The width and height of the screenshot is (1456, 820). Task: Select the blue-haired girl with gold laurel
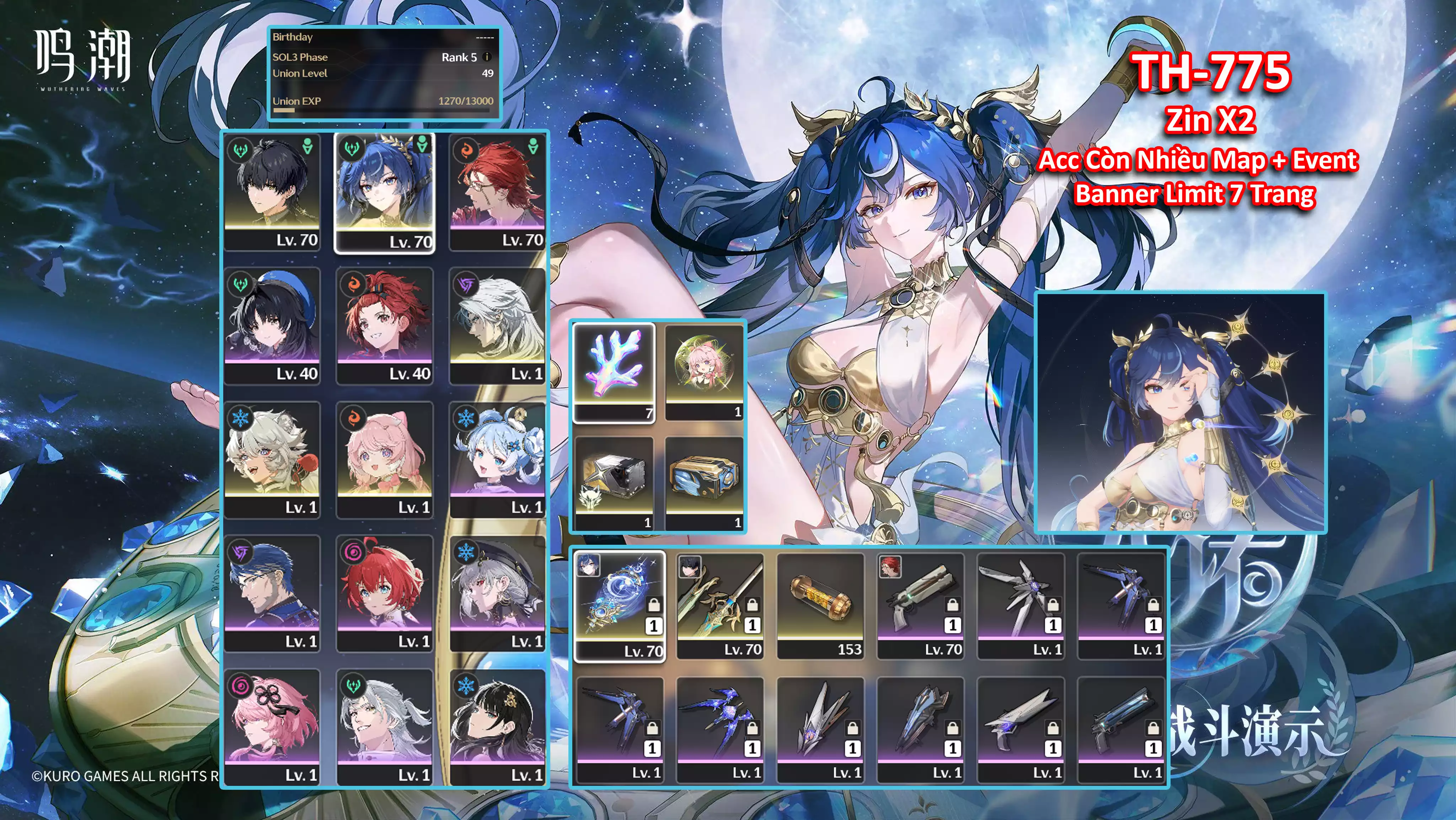coord(385,192)
